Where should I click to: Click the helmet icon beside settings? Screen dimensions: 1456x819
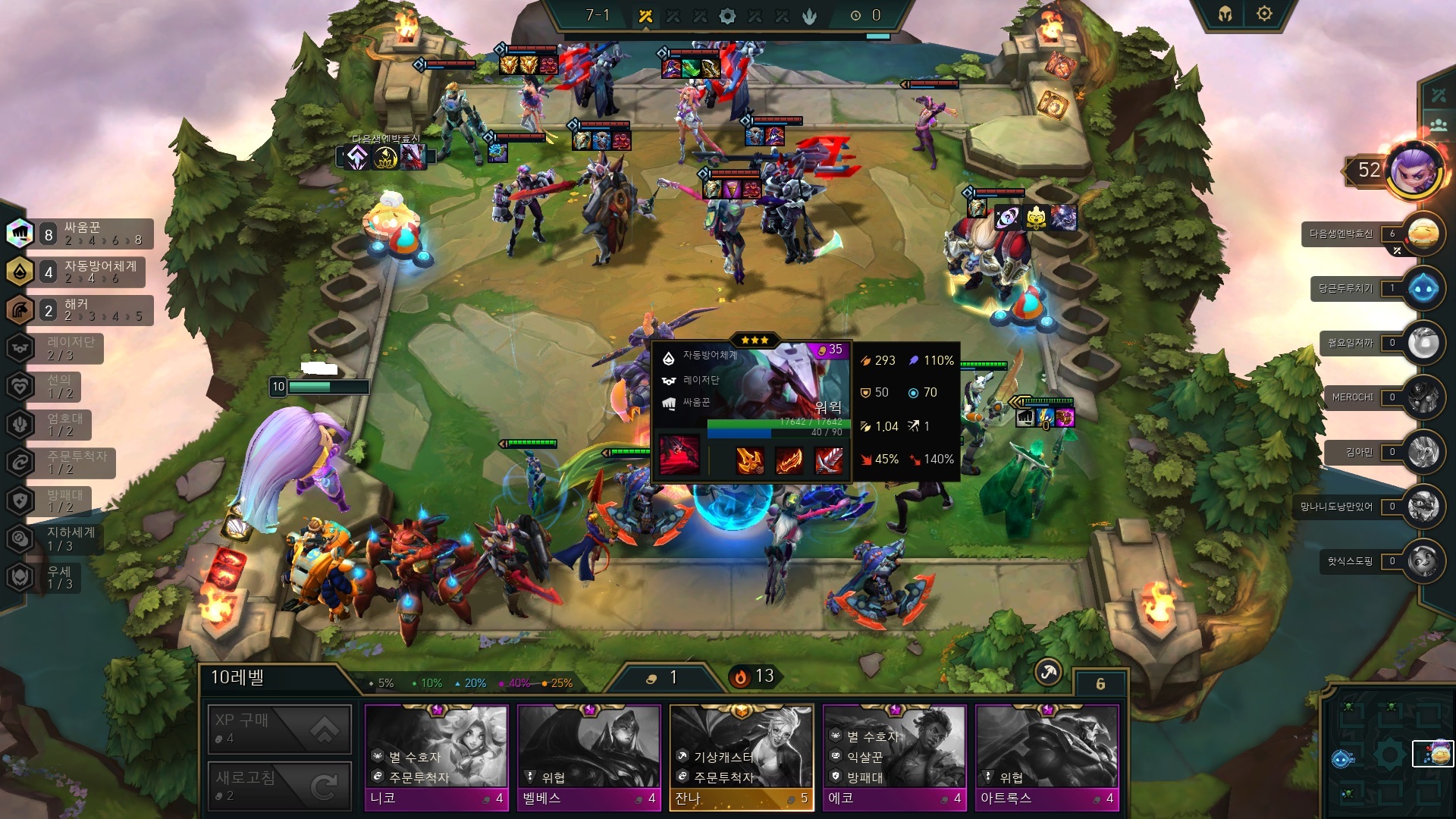click(1225, 14)
